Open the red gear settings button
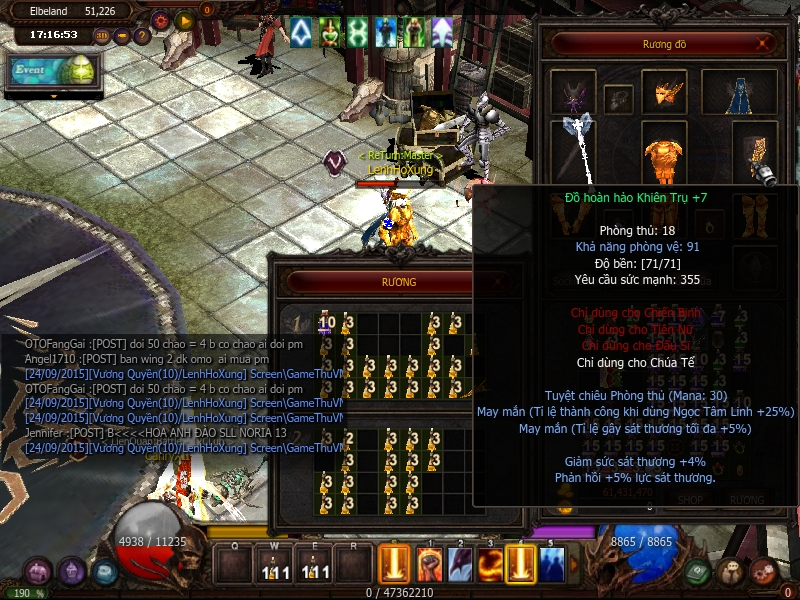The image size is (800, 600). (160, 20)
